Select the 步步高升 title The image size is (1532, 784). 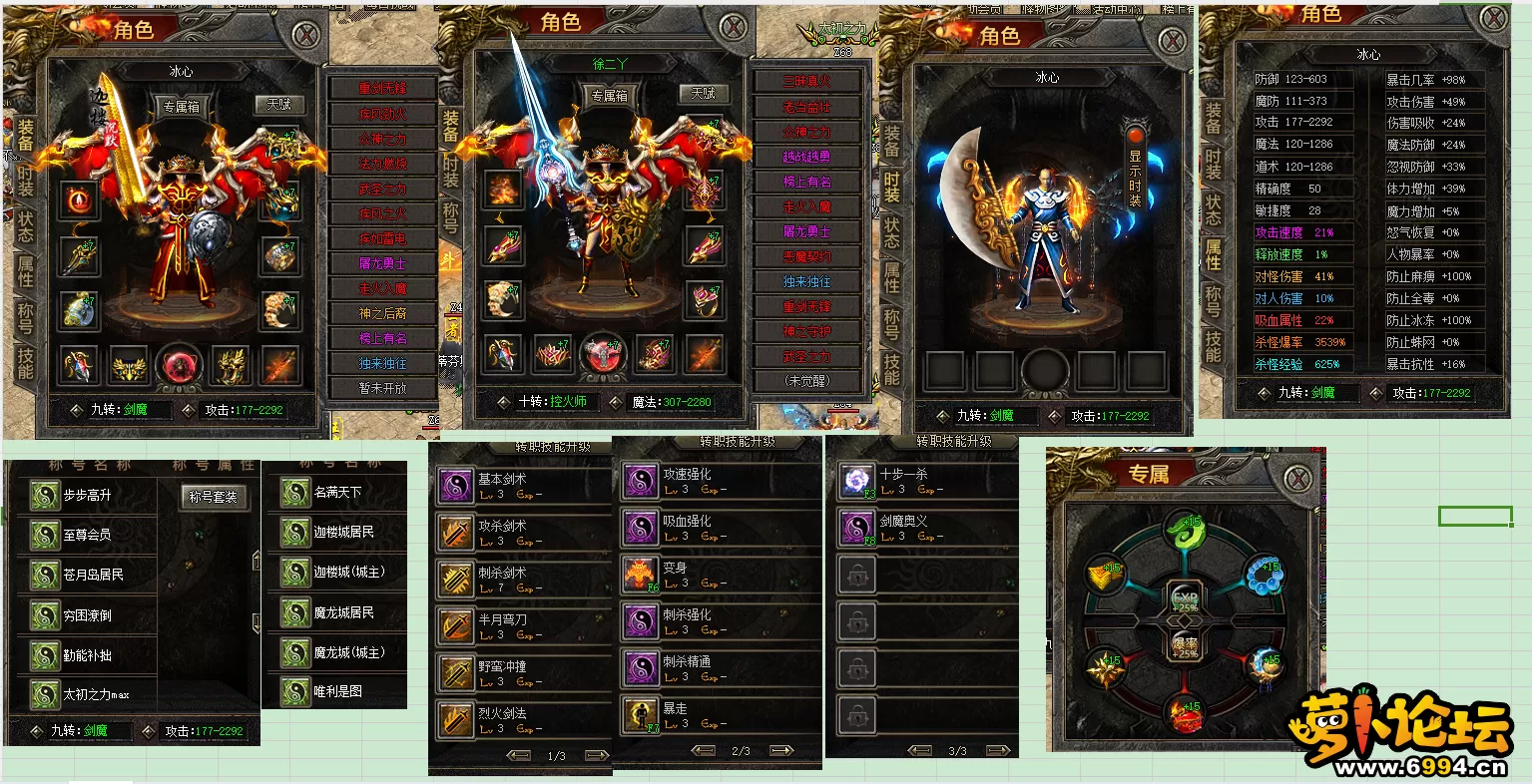(86, 495)
